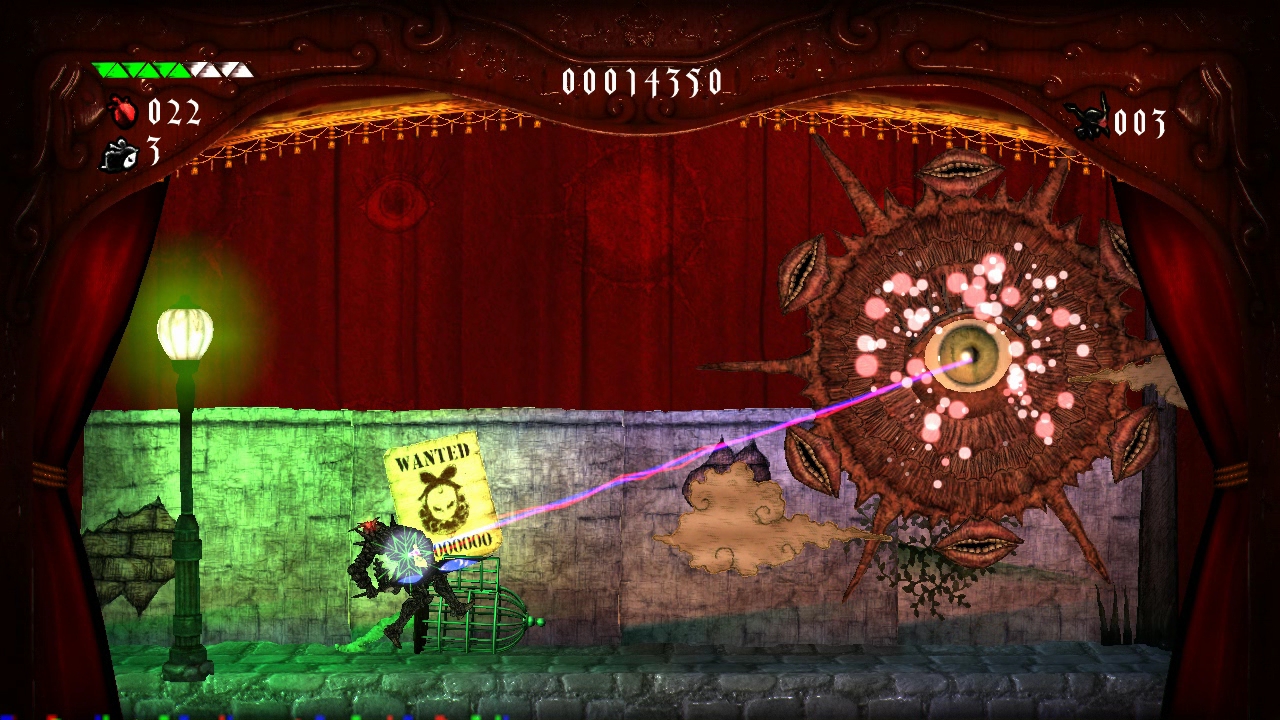Click the black knight kill-counter icon
The width and height of the screenshot is (1280, 720).
coord(1089,121)
